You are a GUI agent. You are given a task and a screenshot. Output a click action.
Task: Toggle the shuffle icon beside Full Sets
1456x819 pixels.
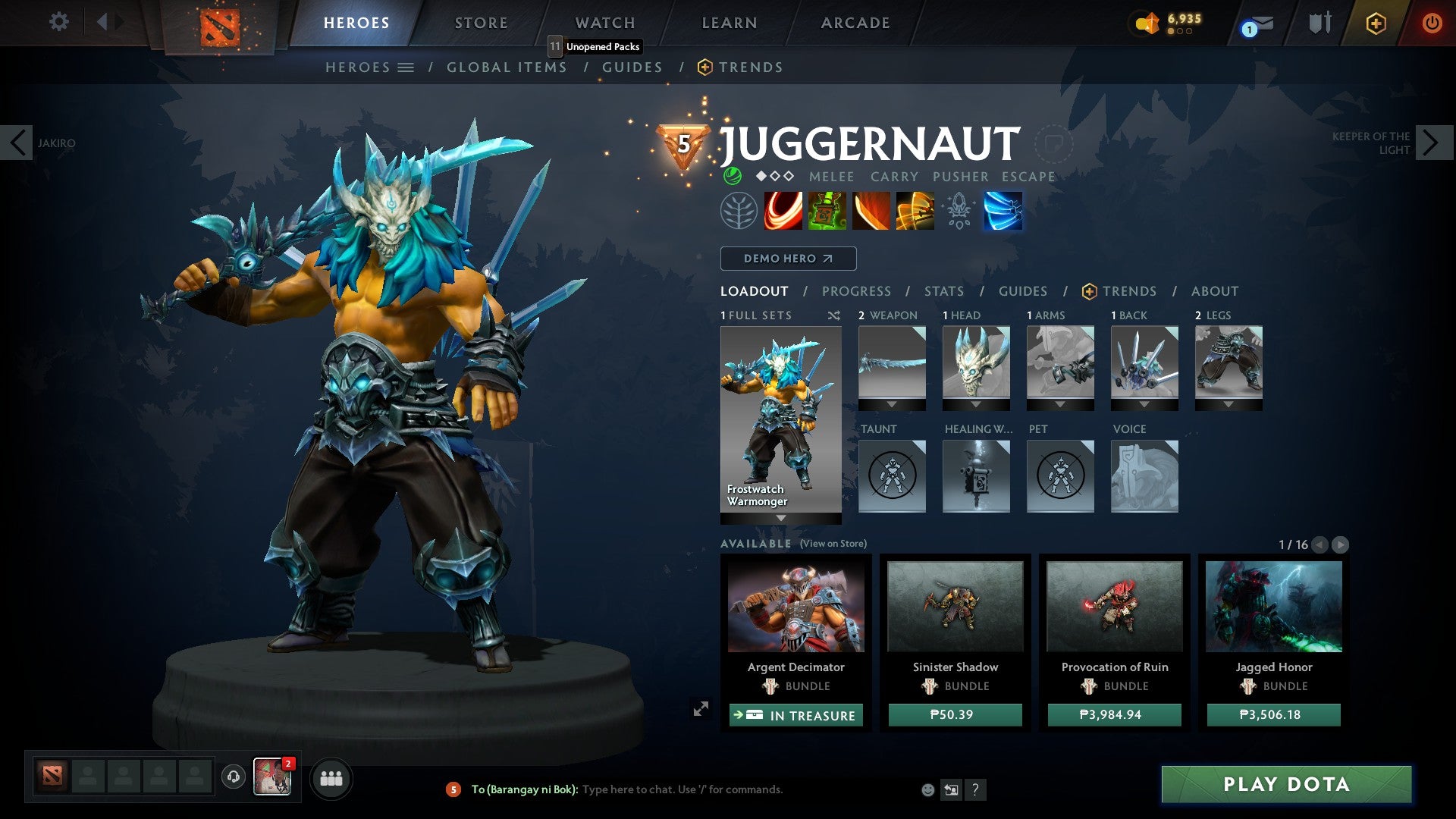[x=834, y=315]
